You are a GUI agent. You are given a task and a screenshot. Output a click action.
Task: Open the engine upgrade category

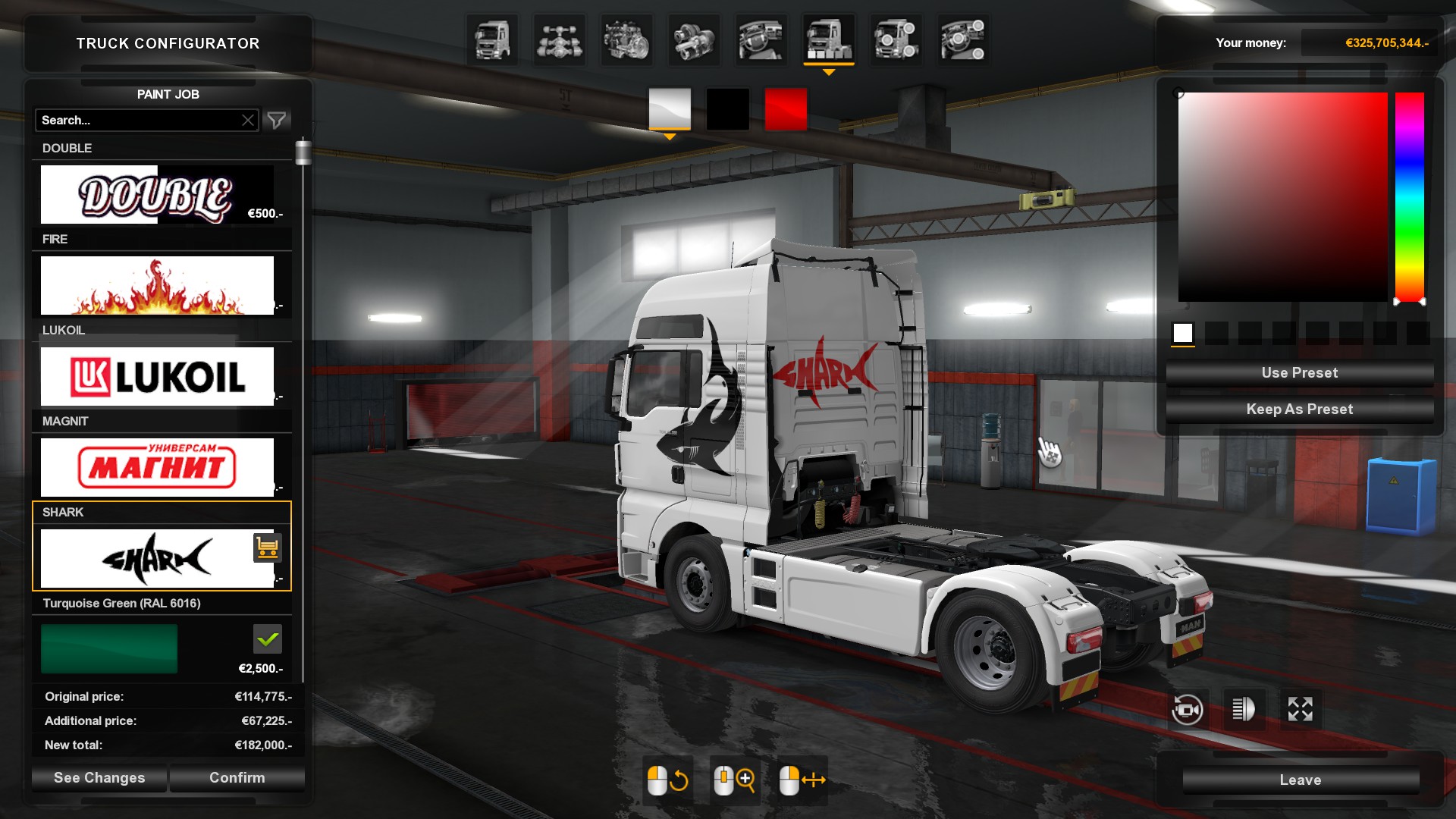[x=626, y=40]
